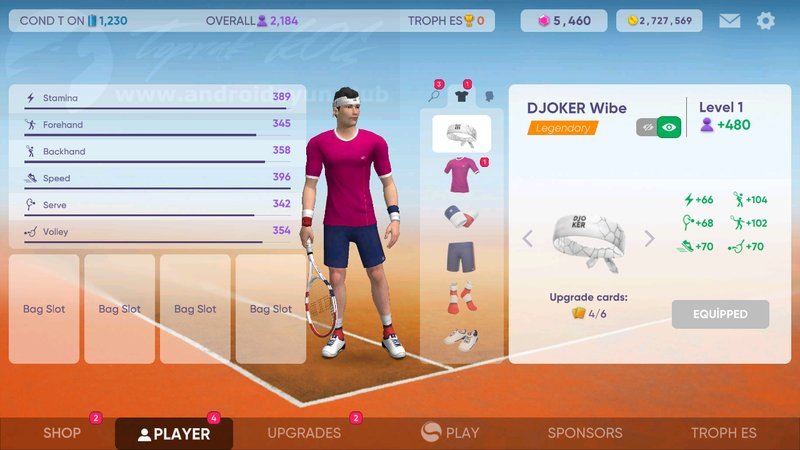This screenshot has height=450, width=800.
Task: Show the previous headband with left arrow
Action: click(528, 239)
